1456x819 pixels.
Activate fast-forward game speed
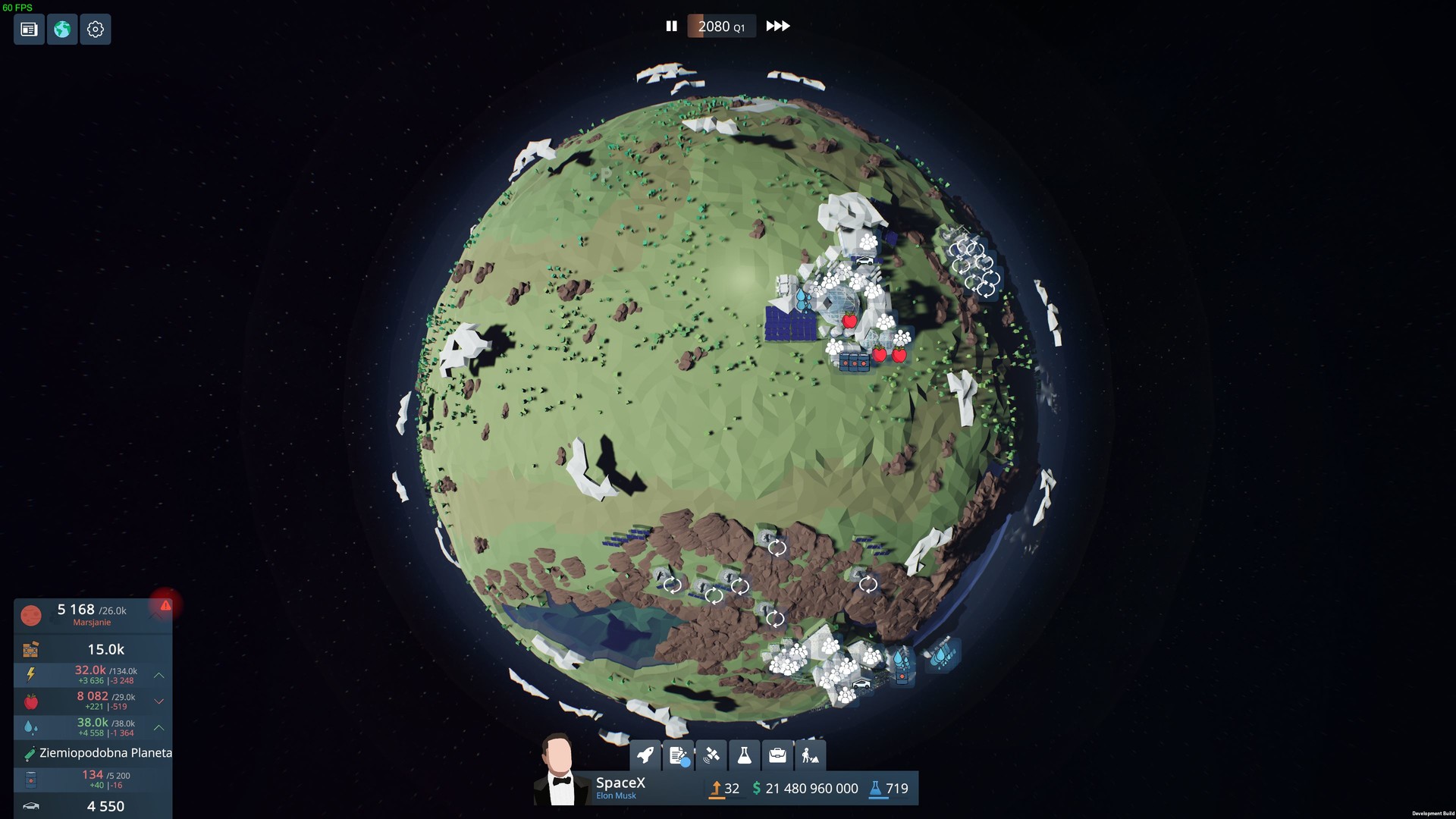[777, 25]
